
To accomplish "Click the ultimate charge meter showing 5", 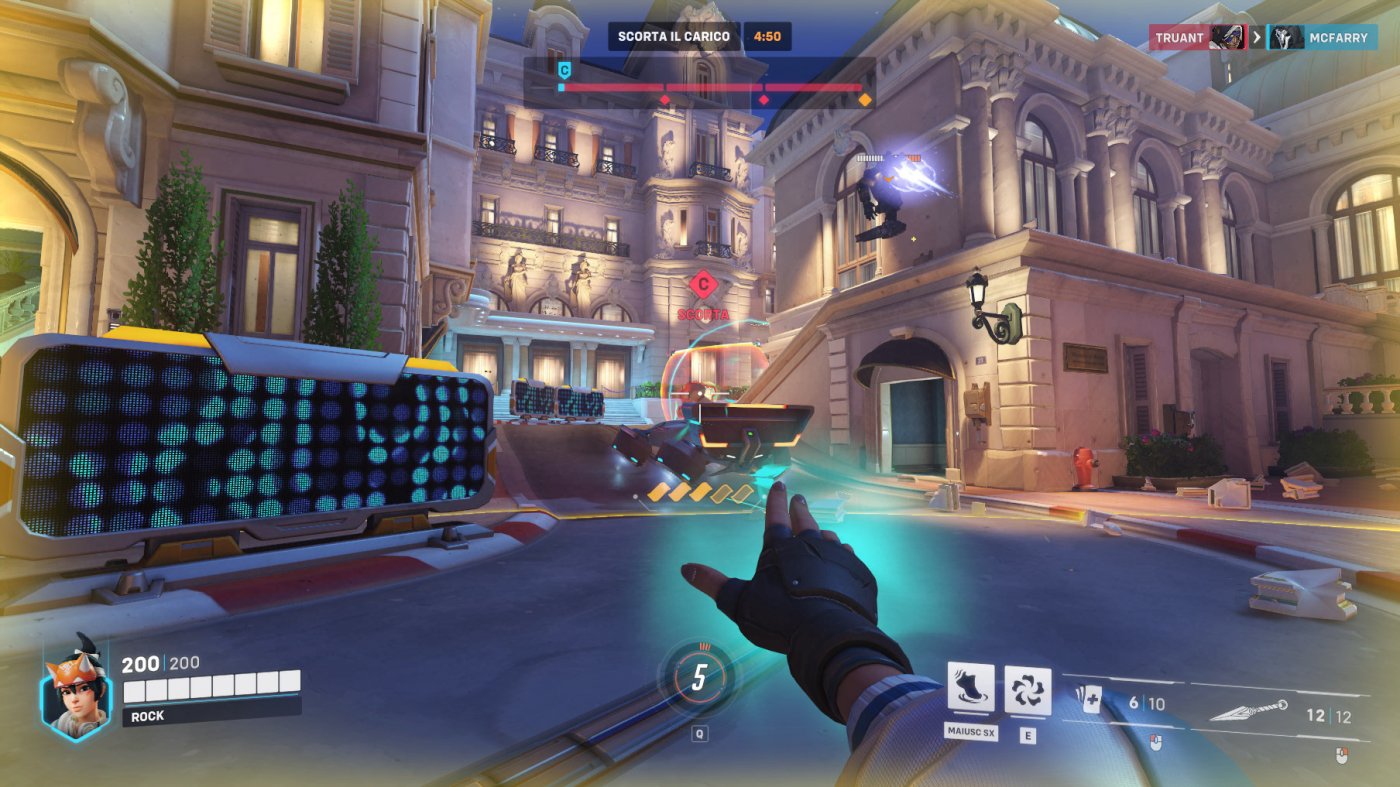I will (x=700, y=677).
